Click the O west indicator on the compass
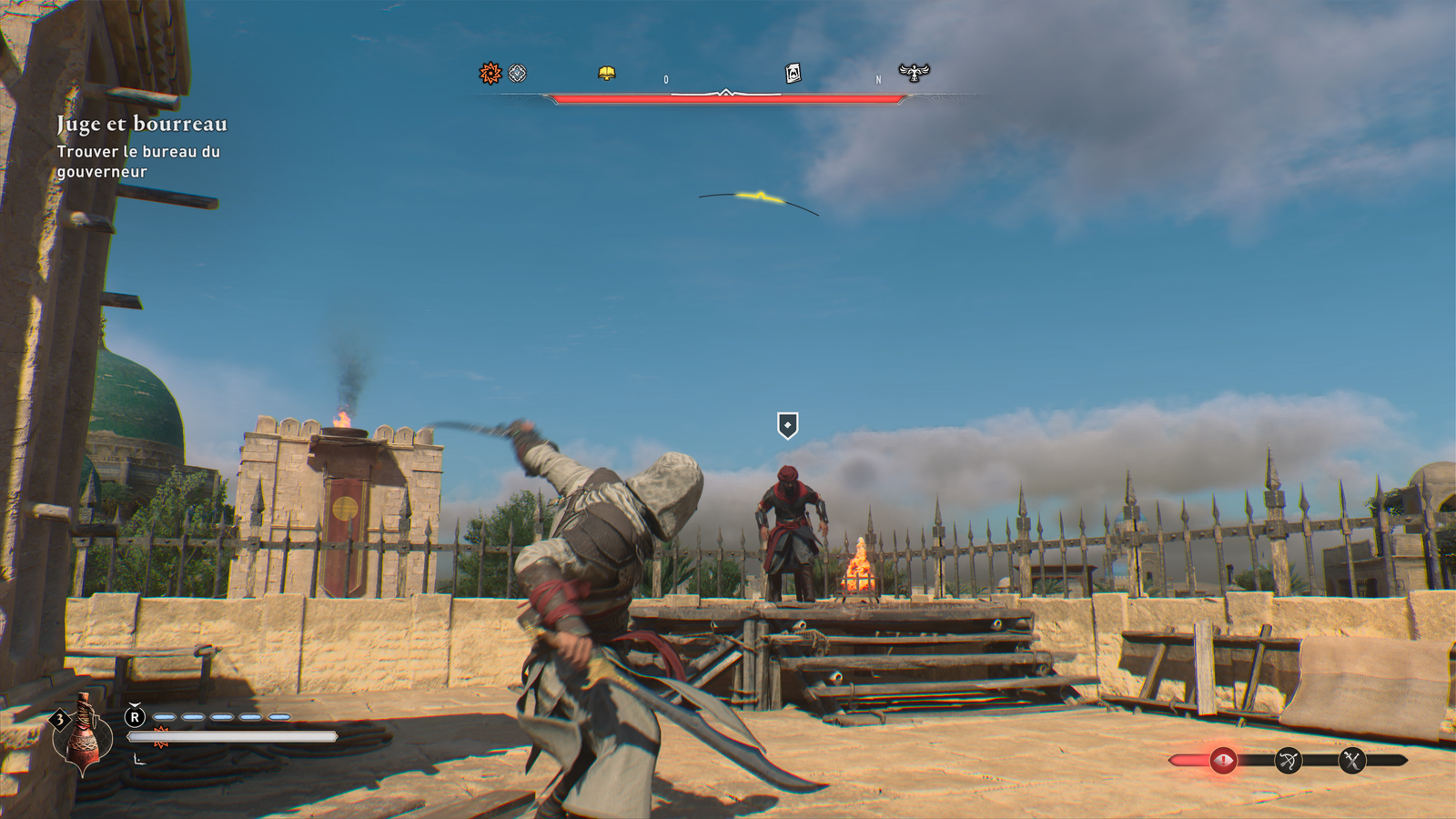Viewport: 1456px width, 819px height. click(x=667, y=80)
